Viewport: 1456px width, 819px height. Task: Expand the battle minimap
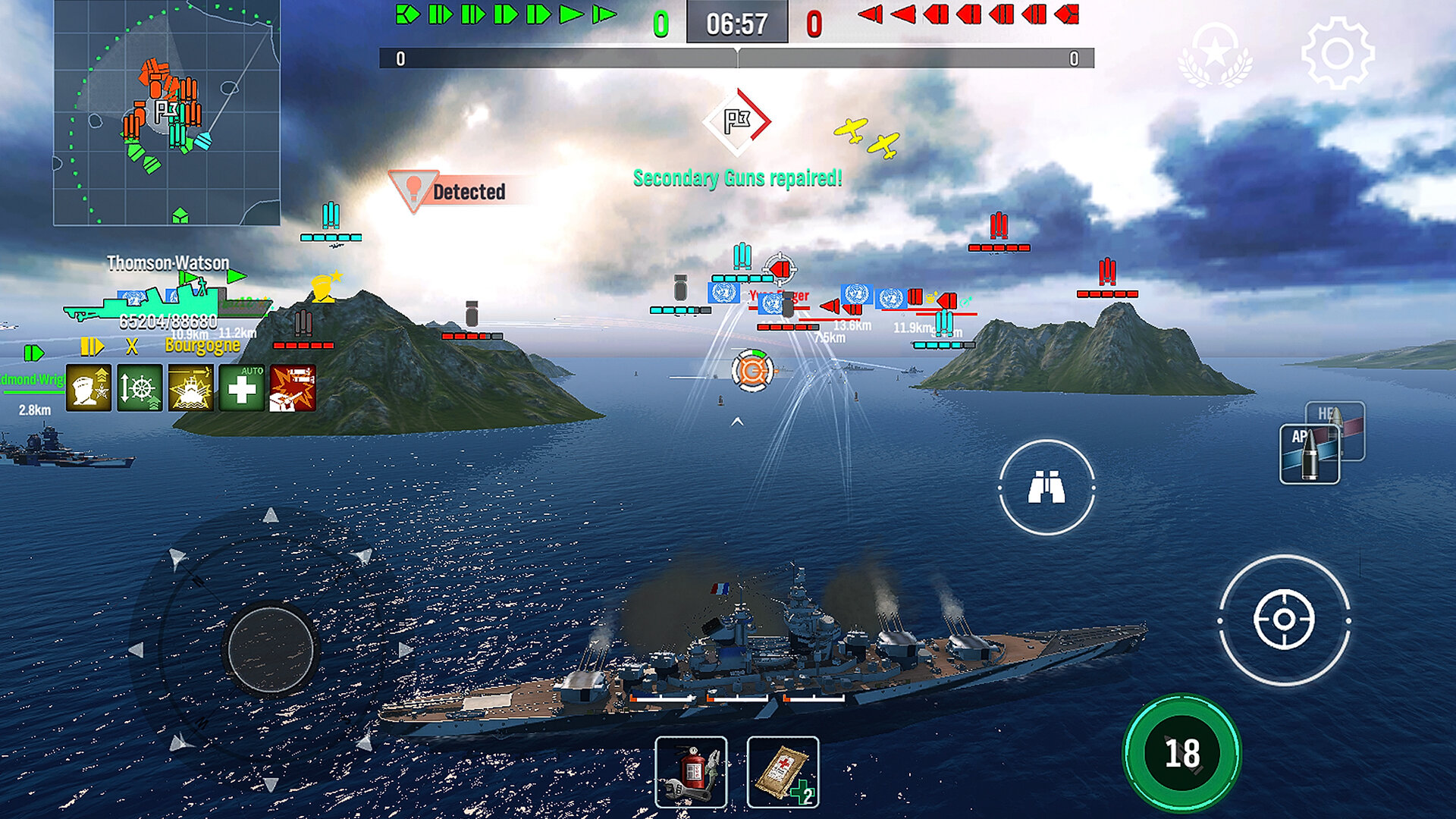(x=167, y=112)
